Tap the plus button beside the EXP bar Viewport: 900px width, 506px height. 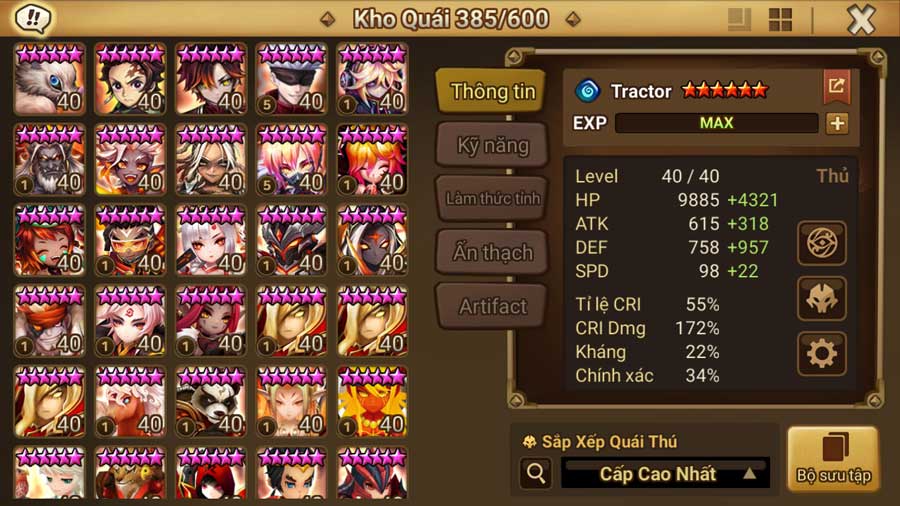[837, 123]
